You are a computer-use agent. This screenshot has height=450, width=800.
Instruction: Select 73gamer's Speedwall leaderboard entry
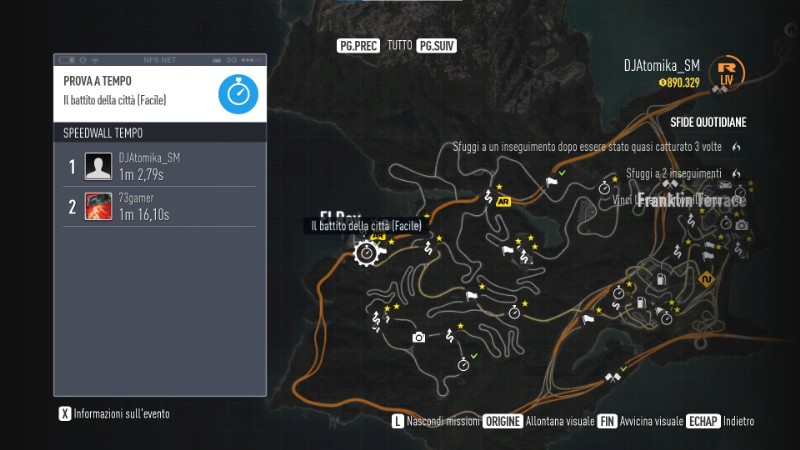coord(160,207)
